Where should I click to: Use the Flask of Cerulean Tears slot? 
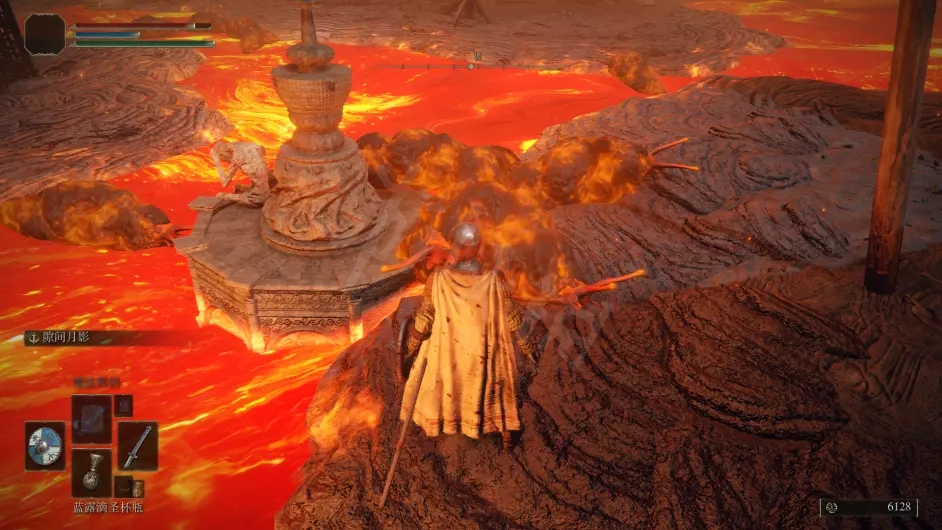[91, 473]
